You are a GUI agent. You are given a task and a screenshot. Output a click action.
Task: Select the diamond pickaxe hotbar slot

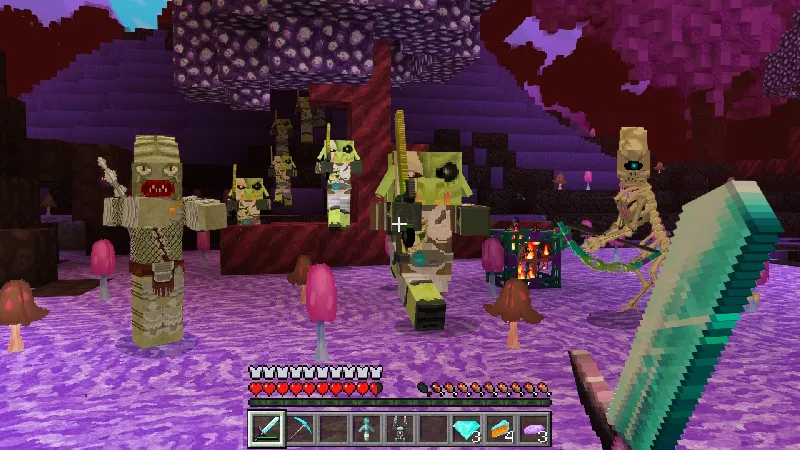300,428
